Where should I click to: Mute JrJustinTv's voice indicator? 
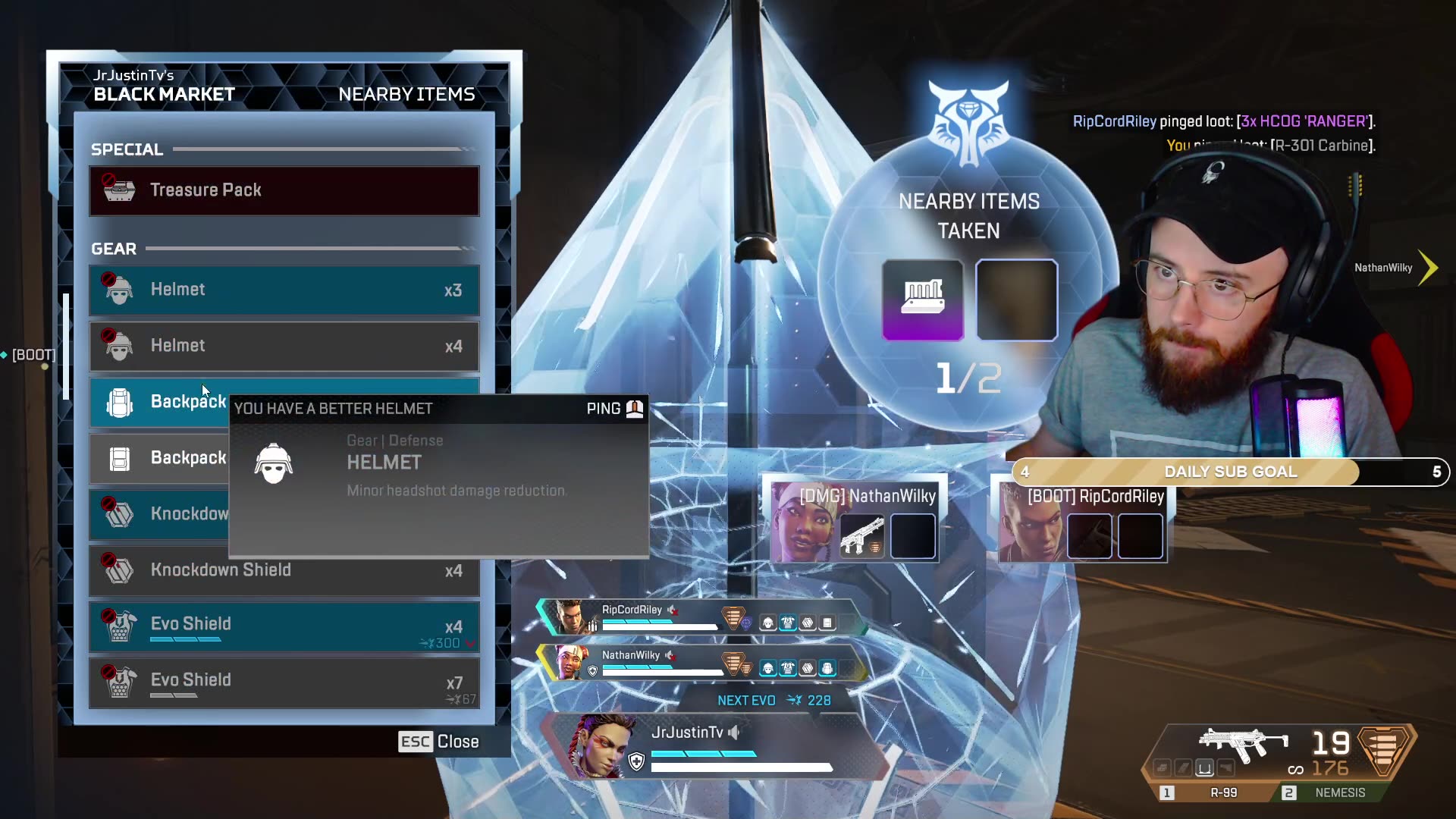(x=732, y=733)
